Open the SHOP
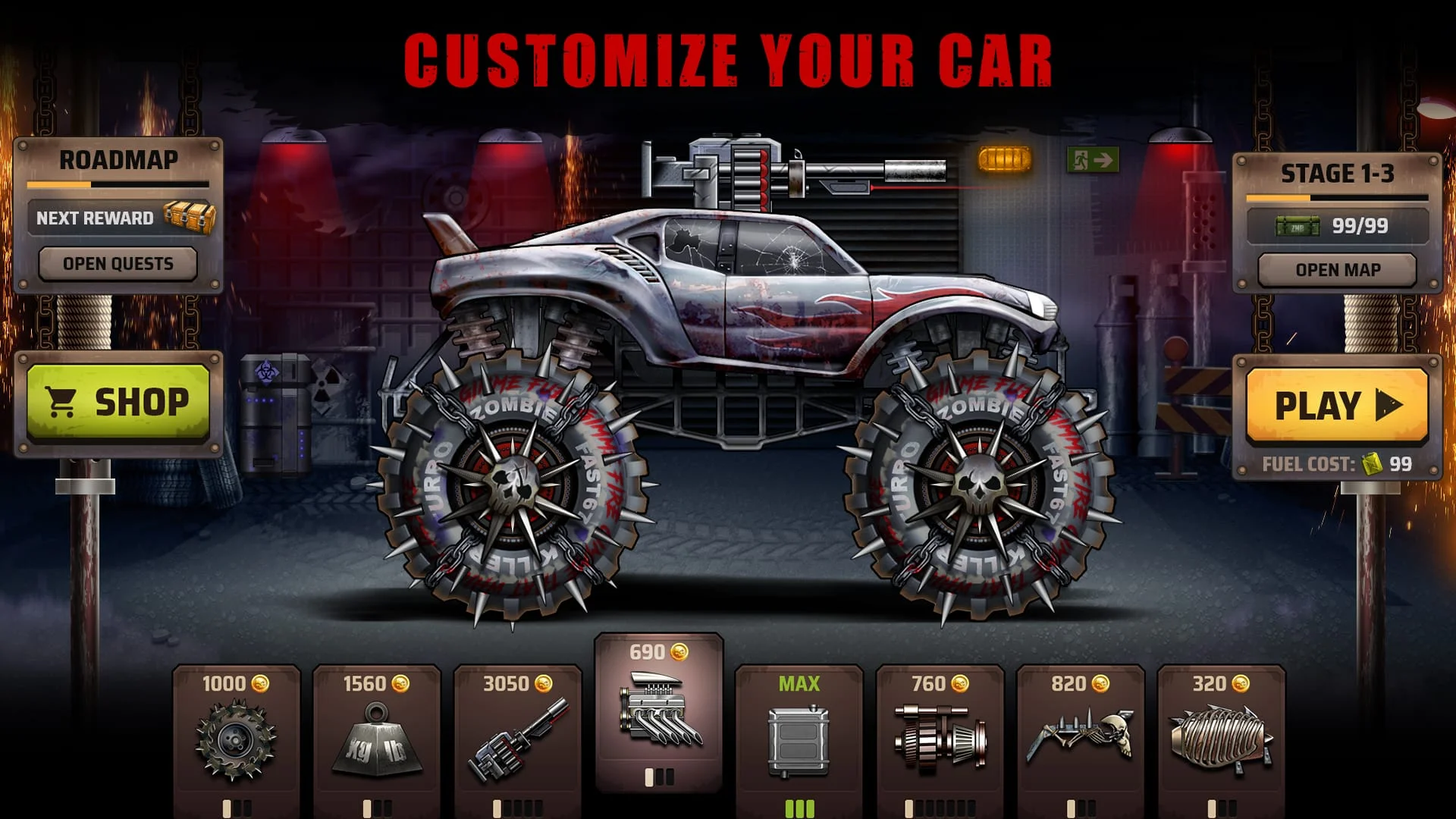This screenshot has width=1456, height=819. click(121, 402)
